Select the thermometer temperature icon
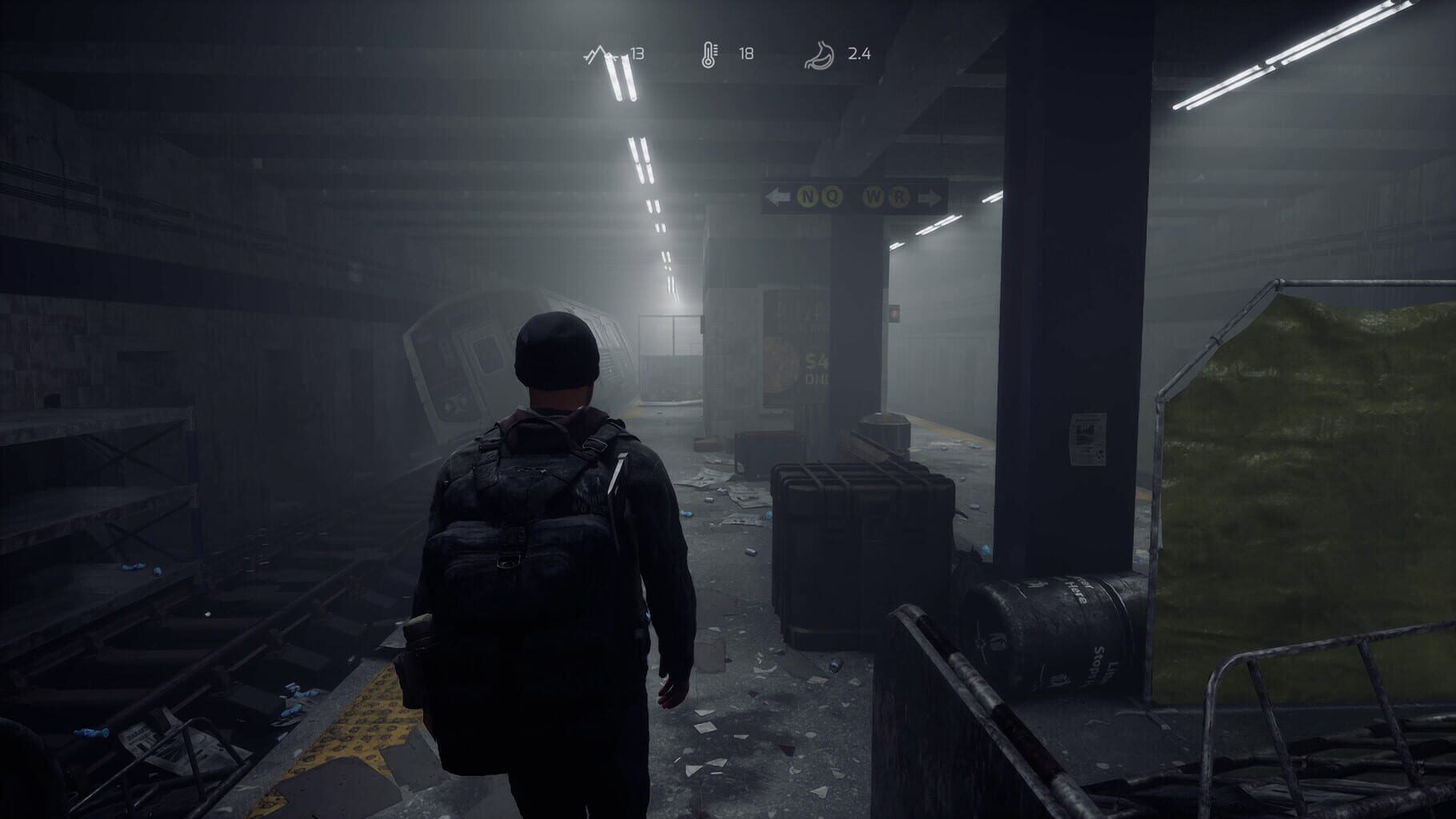 [x=710, y=54]
